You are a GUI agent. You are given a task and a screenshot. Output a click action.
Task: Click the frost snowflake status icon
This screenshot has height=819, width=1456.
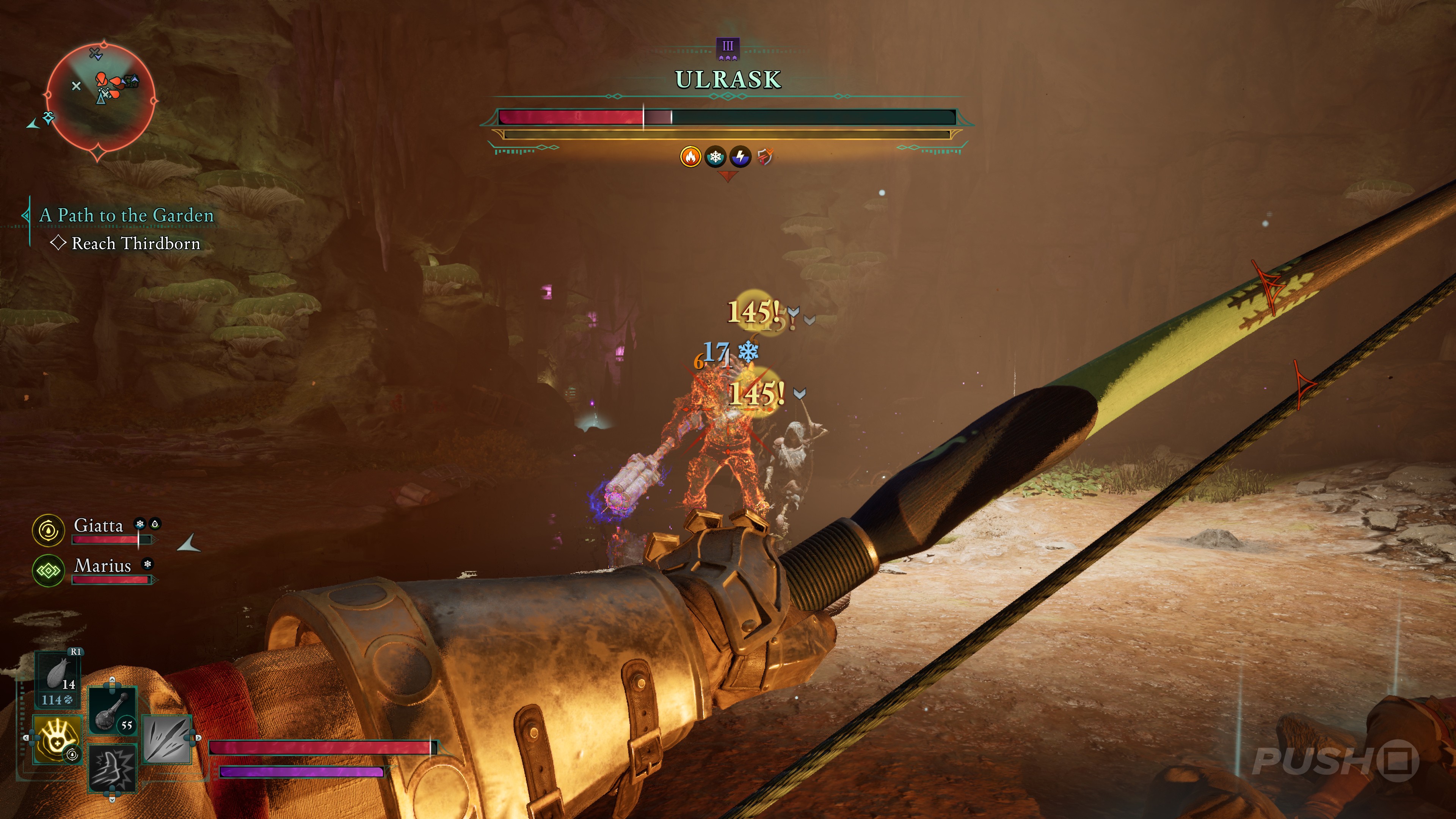[x=715, y=157]
